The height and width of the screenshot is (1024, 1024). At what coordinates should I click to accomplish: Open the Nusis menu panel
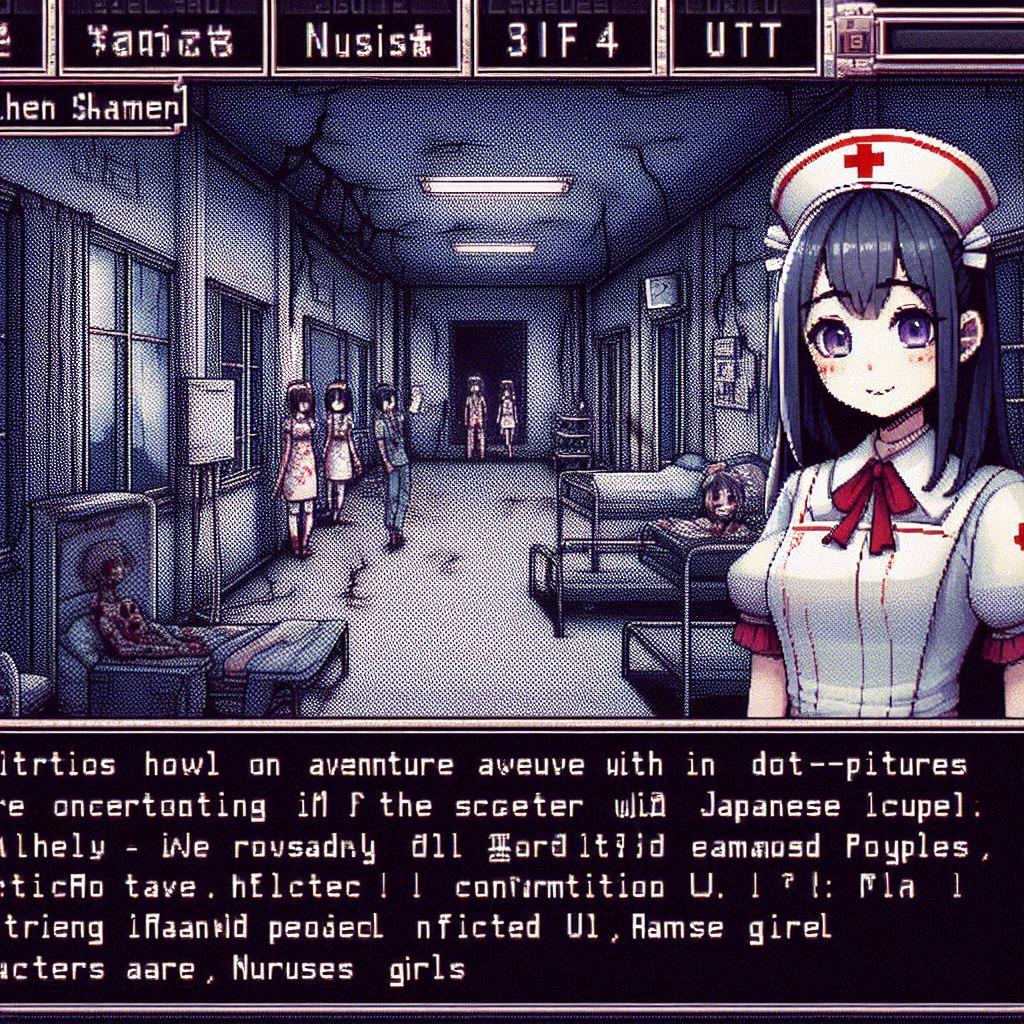tap(367, 39)
